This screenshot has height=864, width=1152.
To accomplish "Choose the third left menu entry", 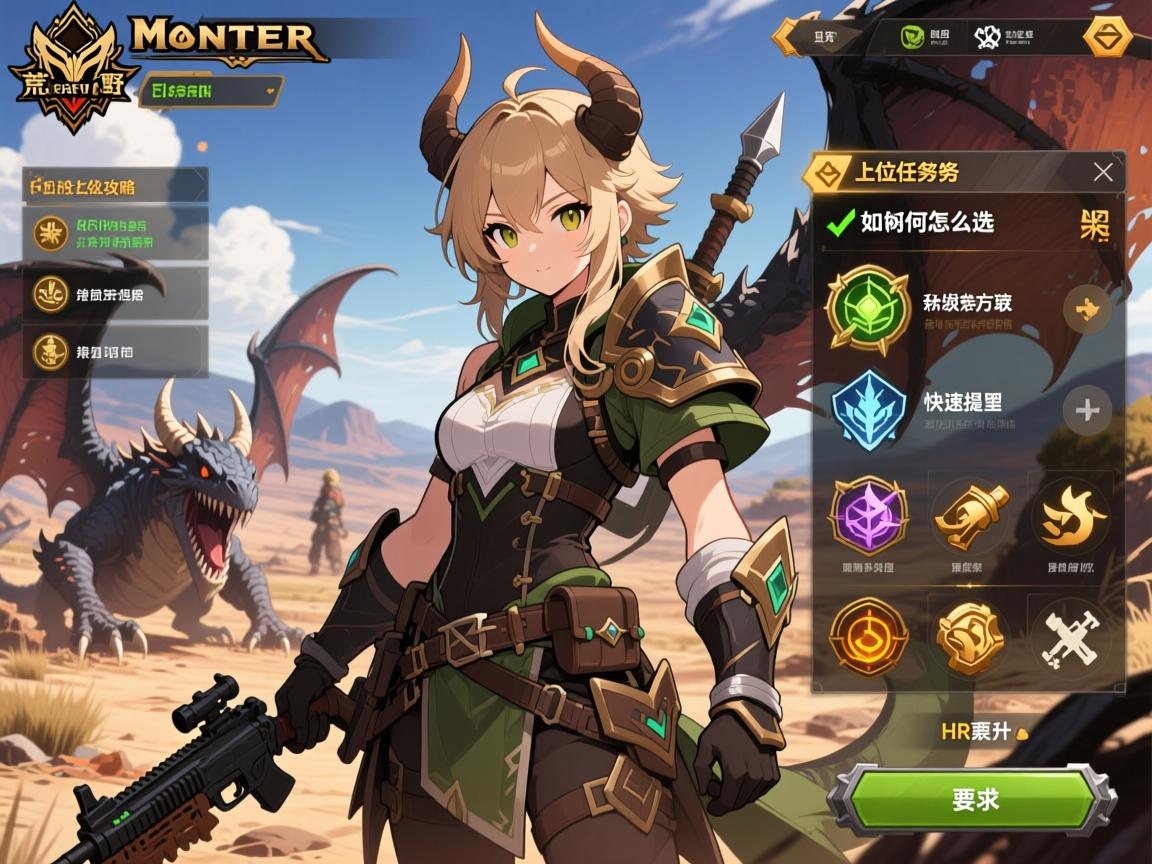I will click(x=115, y=351).
